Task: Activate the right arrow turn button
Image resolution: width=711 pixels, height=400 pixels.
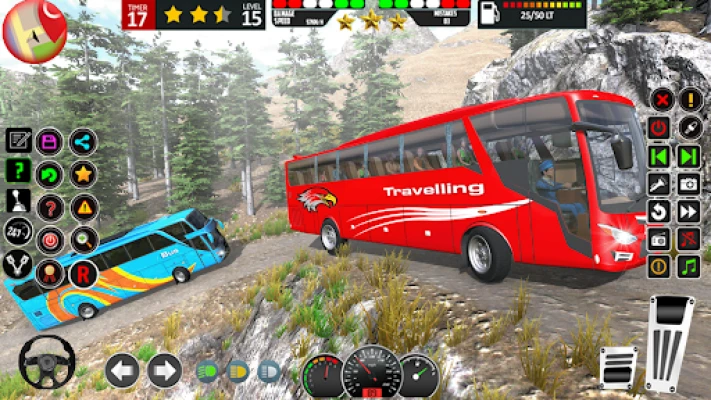Action: (x=164, y=370)
